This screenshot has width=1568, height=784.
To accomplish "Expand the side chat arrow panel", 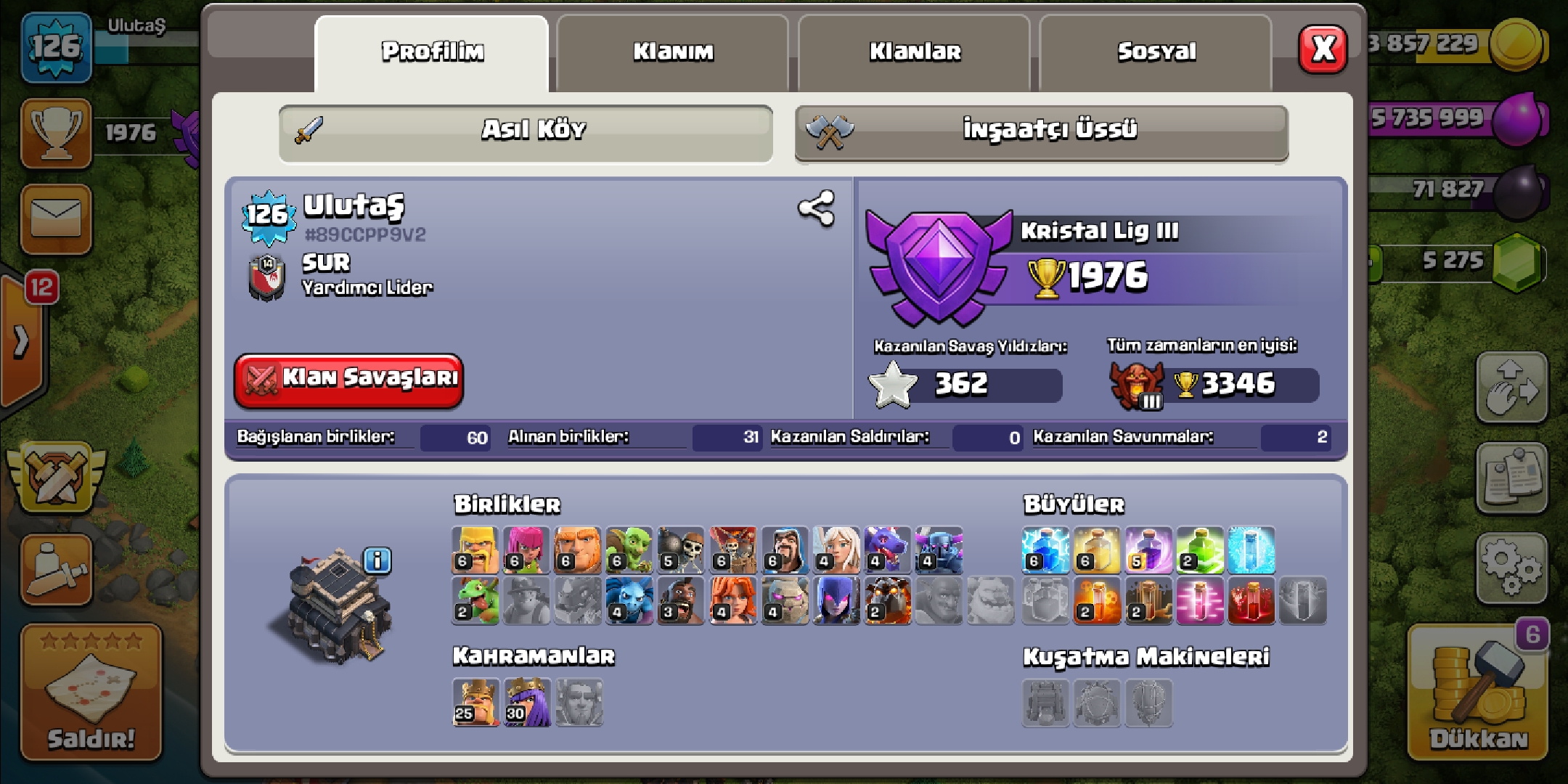I will click(x=22, y=340).
